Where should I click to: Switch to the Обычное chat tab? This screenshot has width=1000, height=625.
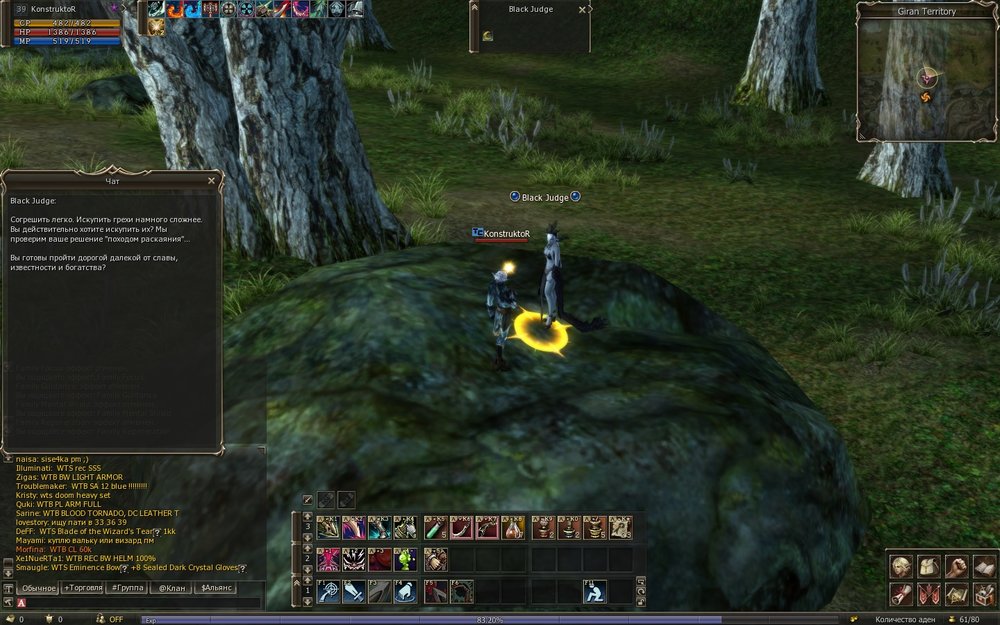point(39,588)
